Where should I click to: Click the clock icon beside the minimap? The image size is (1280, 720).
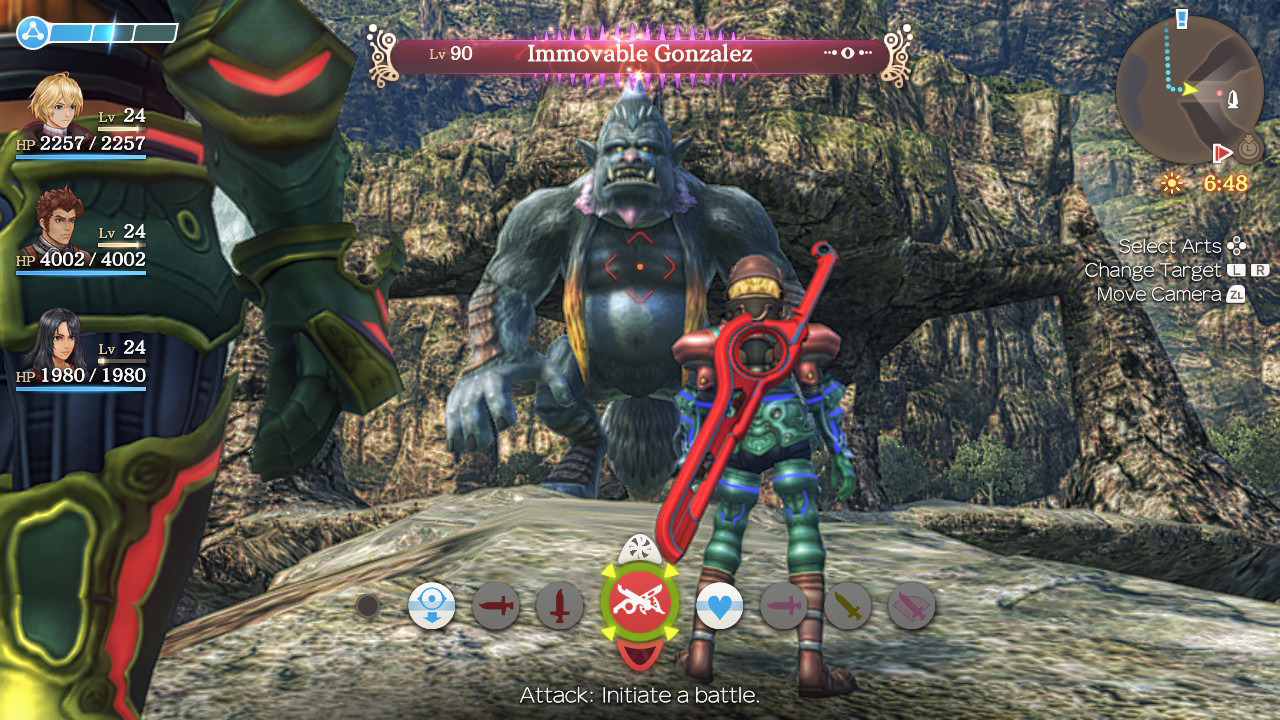pos(1248,151)
